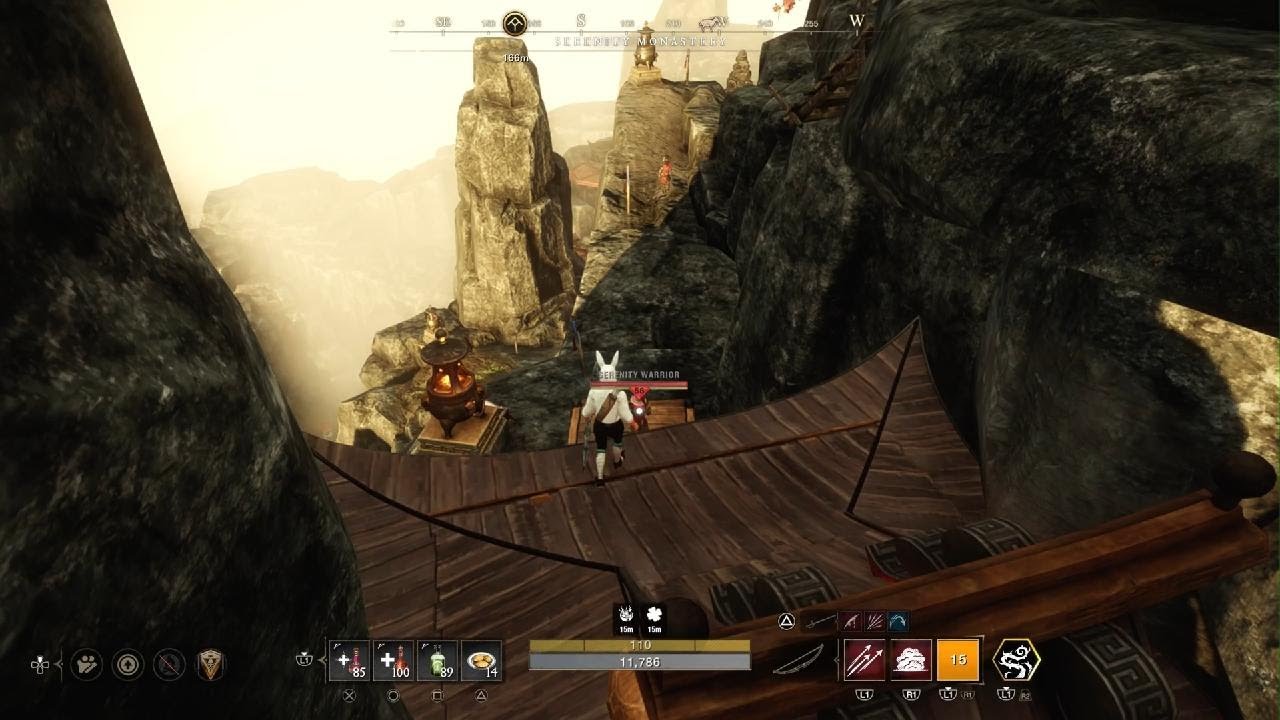Open the group emote wheel icon
Image resolution: width=1280 pixels, height=720 pixels.
tap(86, 664)
